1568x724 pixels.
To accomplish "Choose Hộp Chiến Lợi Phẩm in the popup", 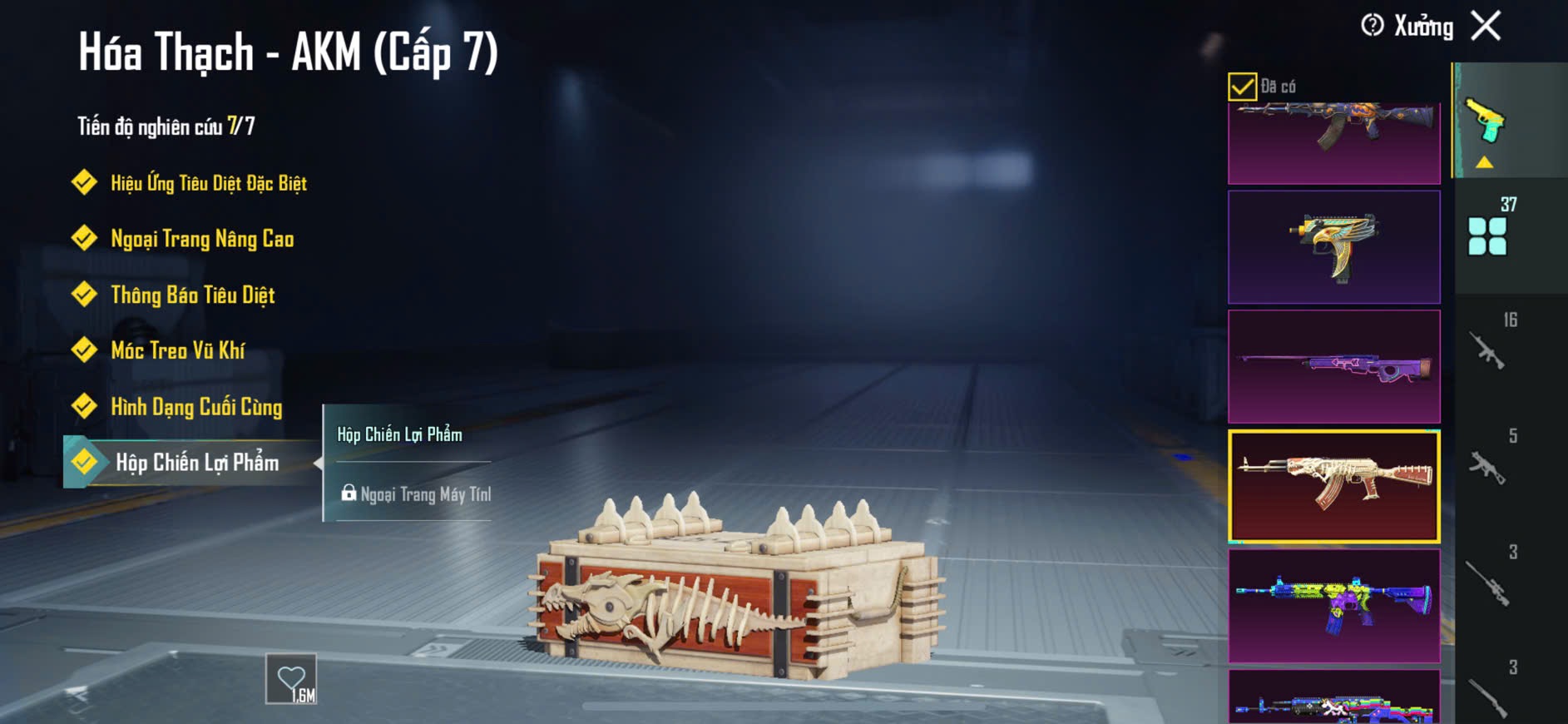I will 400,434.
